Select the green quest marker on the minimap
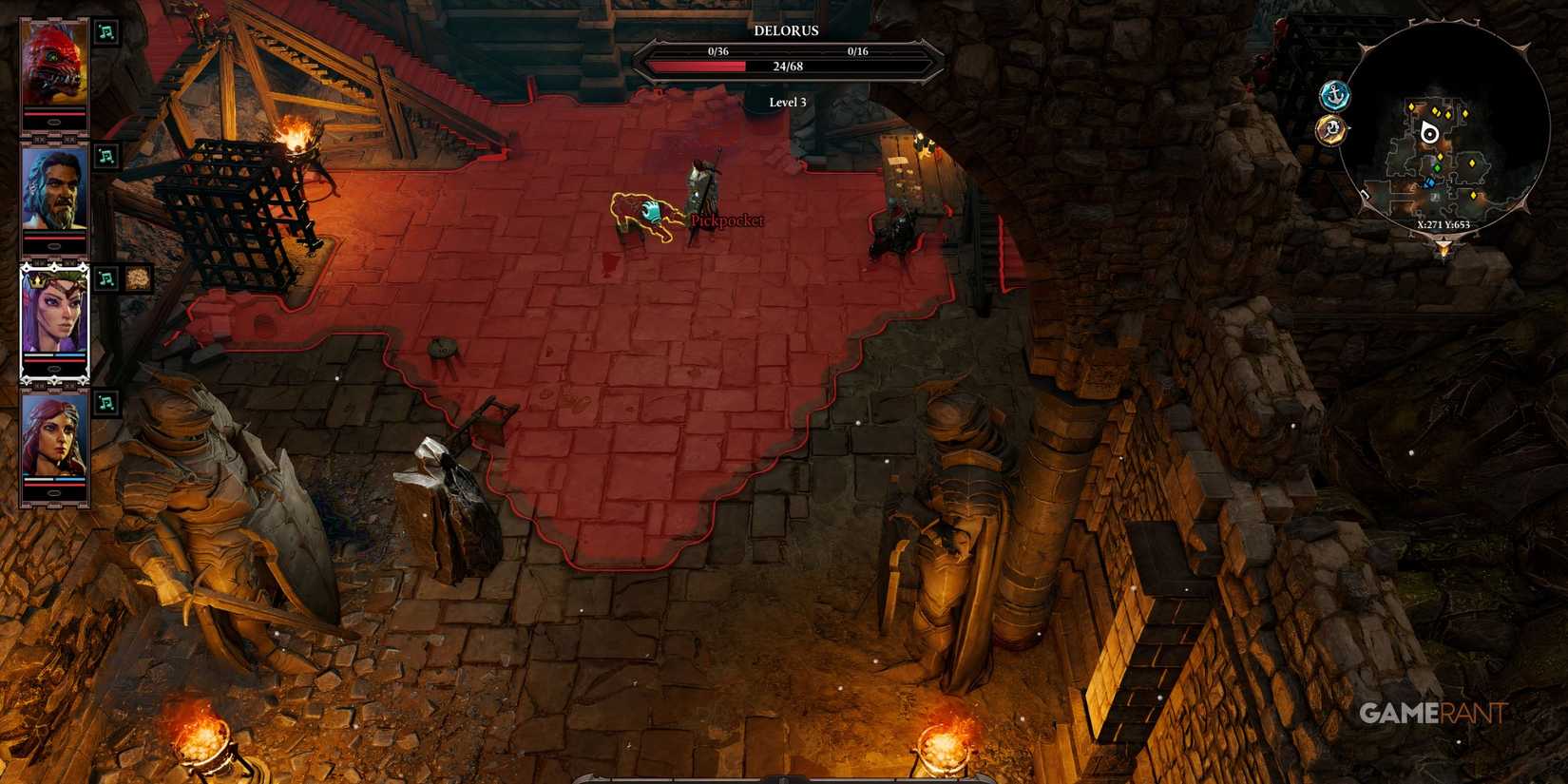 1438,168
